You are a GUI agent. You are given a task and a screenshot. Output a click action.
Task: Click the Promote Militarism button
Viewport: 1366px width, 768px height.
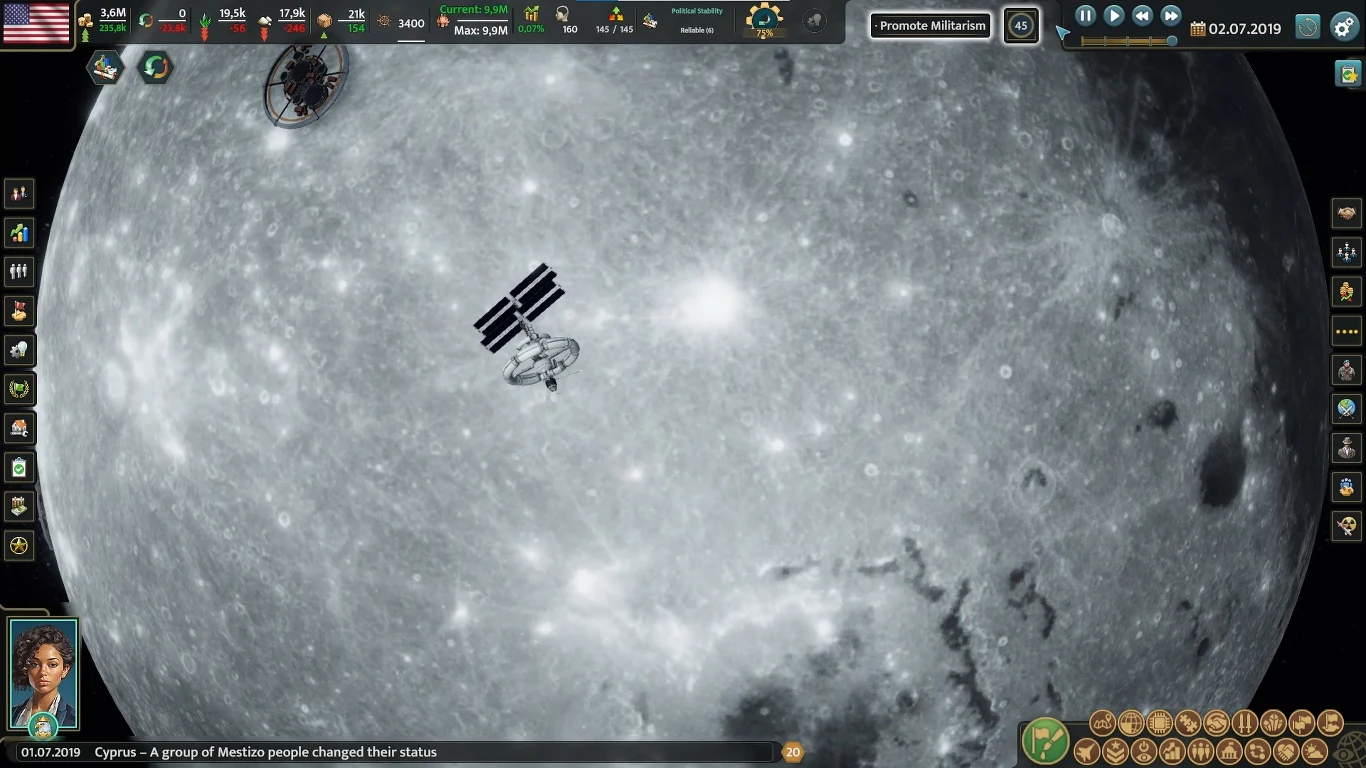929,25
